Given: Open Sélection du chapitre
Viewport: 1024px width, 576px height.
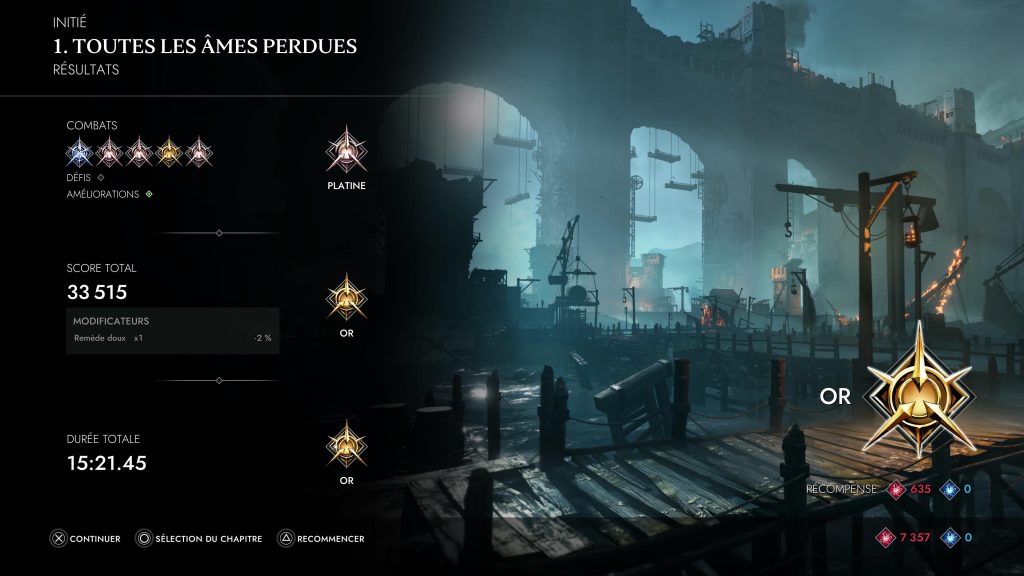Looking at the screenshot, I should 199,539.
